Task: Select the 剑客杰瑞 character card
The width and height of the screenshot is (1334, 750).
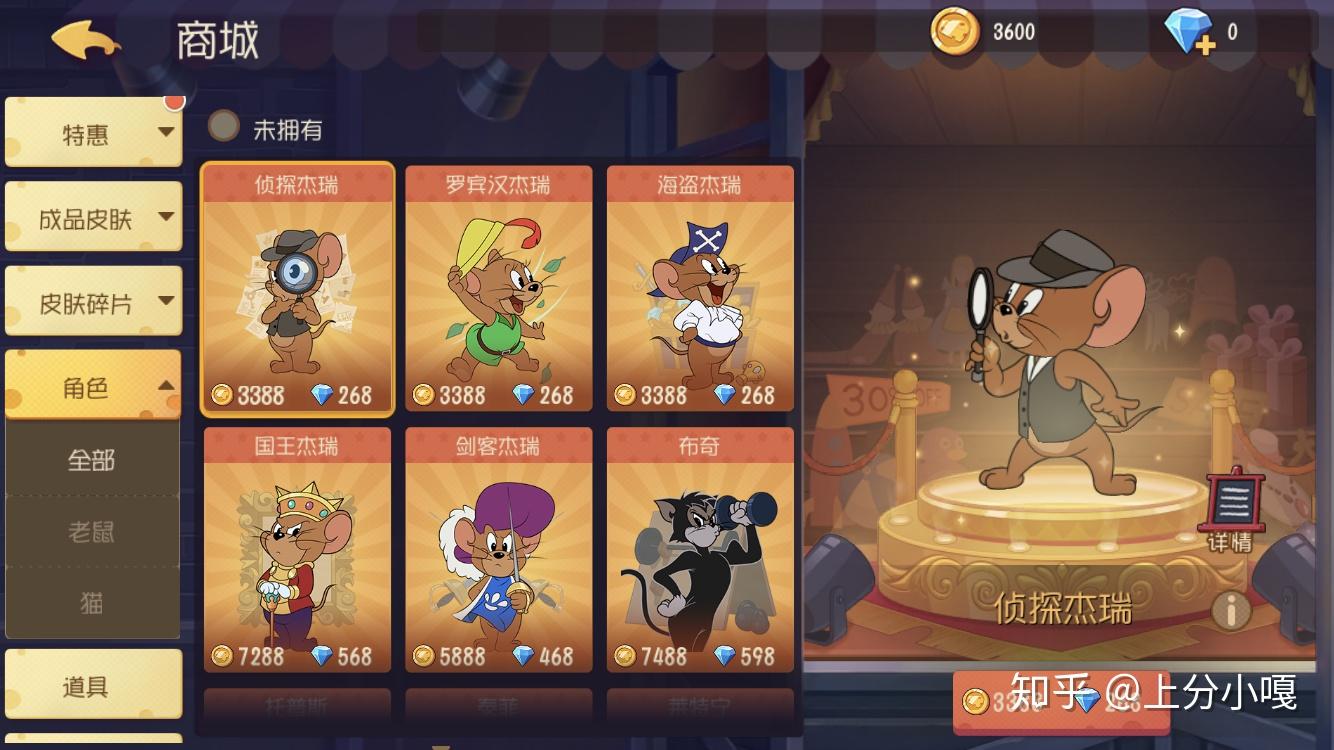Action: (498, 550)
